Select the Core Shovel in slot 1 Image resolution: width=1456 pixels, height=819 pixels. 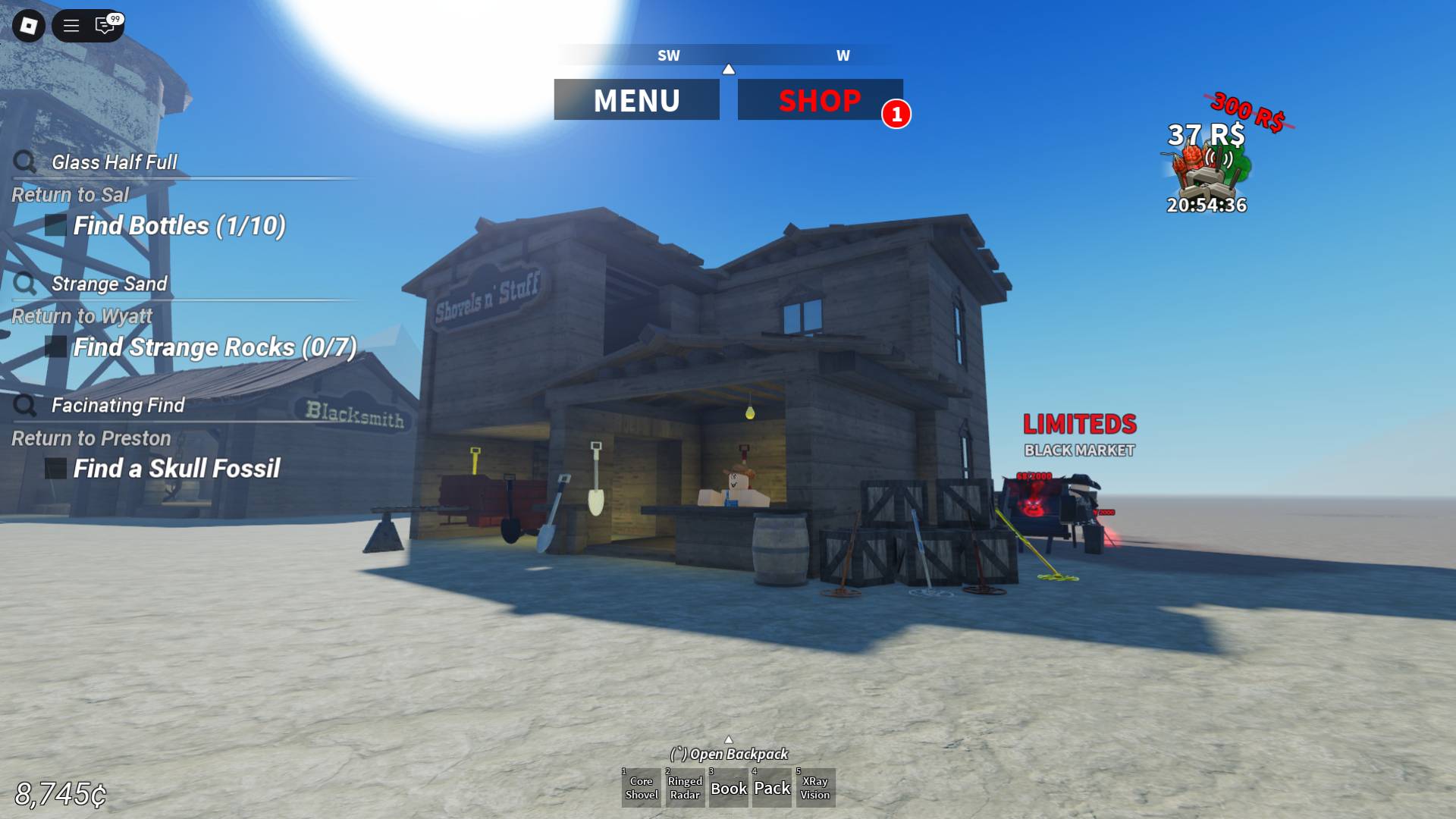pos(642,788)
